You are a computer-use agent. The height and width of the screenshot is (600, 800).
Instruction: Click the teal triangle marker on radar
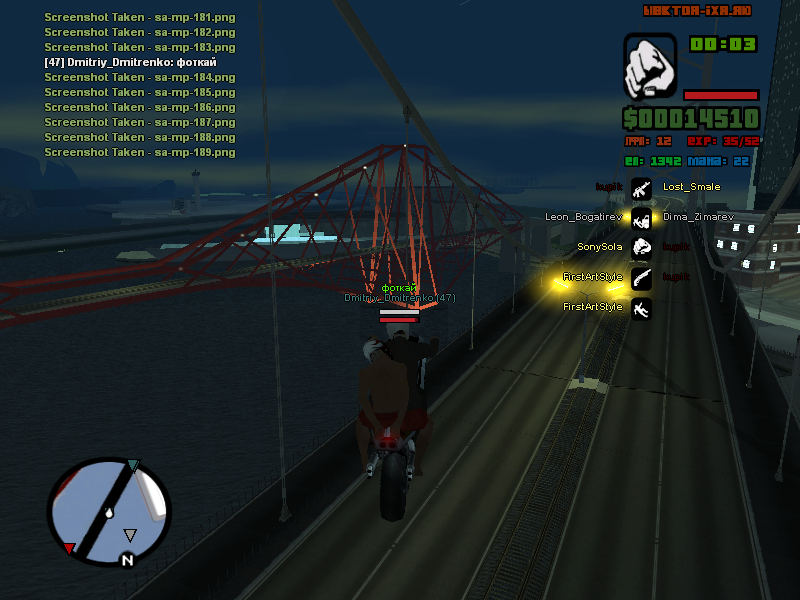(x=135, y=464)
